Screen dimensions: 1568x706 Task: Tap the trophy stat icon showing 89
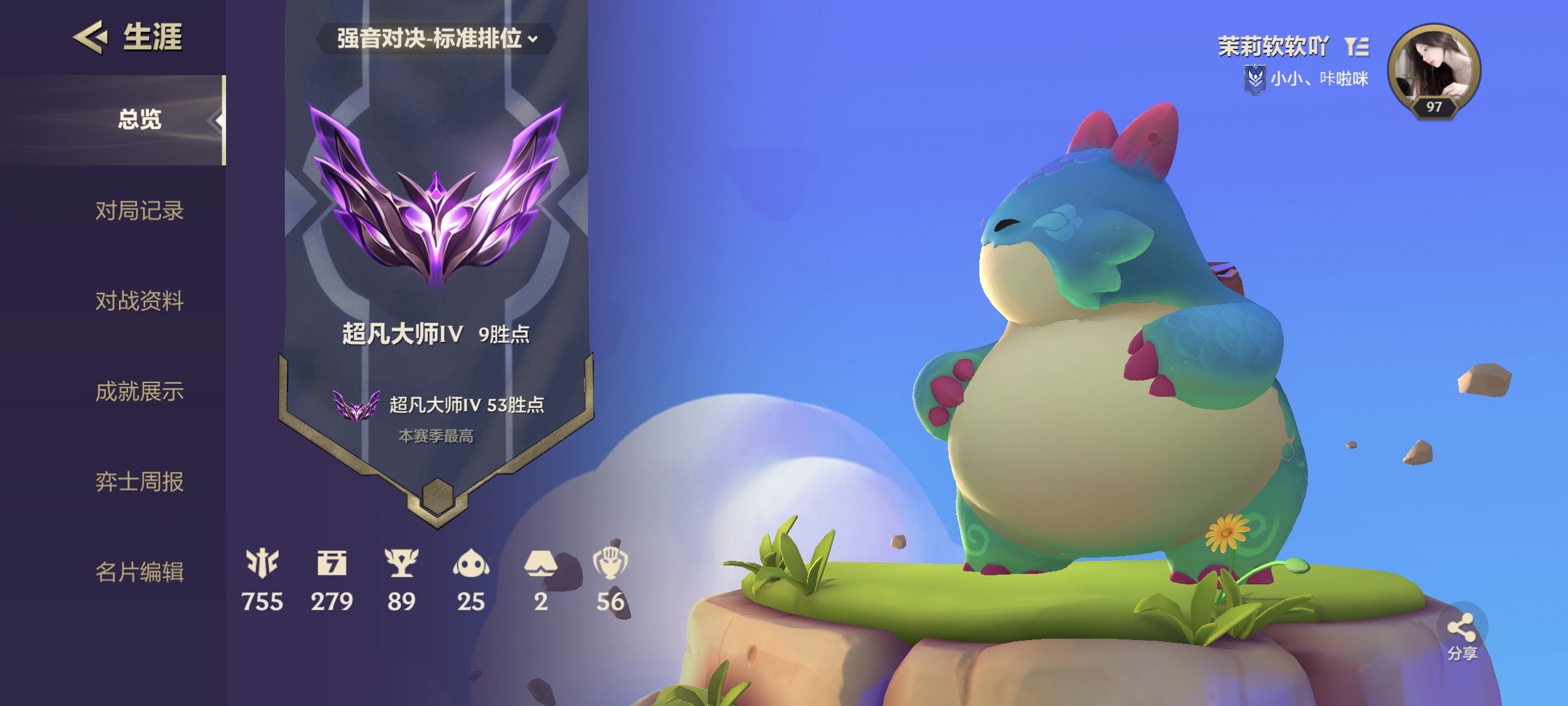click(x=401, y=563)
